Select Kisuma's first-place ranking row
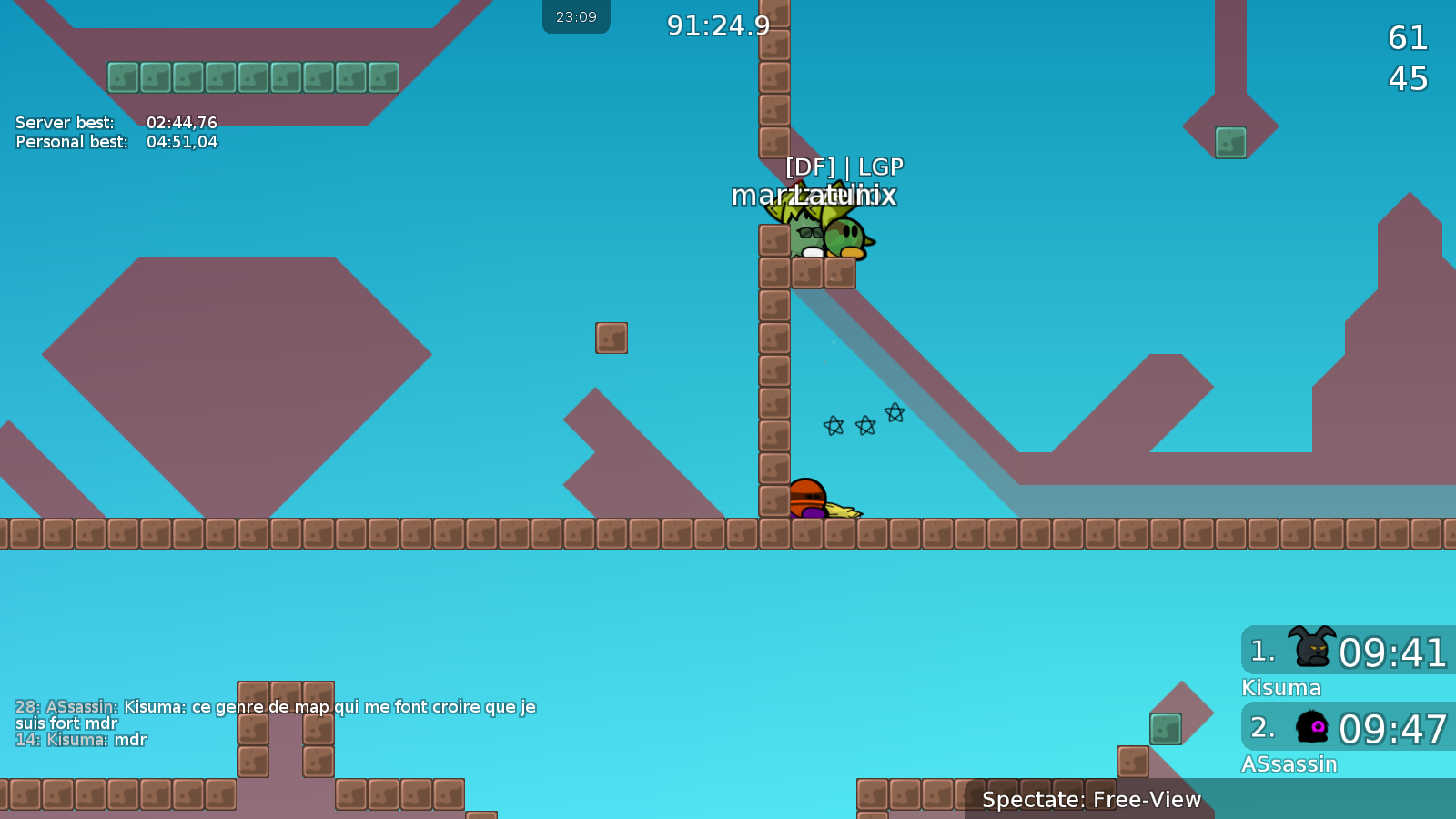The width and height of the screenshot is (1456, 819). pyautogui.click(x=1348, y=652)
